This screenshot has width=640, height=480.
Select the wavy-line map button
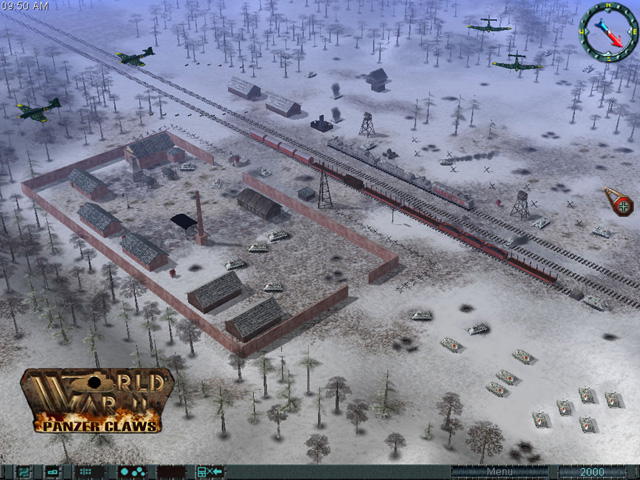coord(23,471)
